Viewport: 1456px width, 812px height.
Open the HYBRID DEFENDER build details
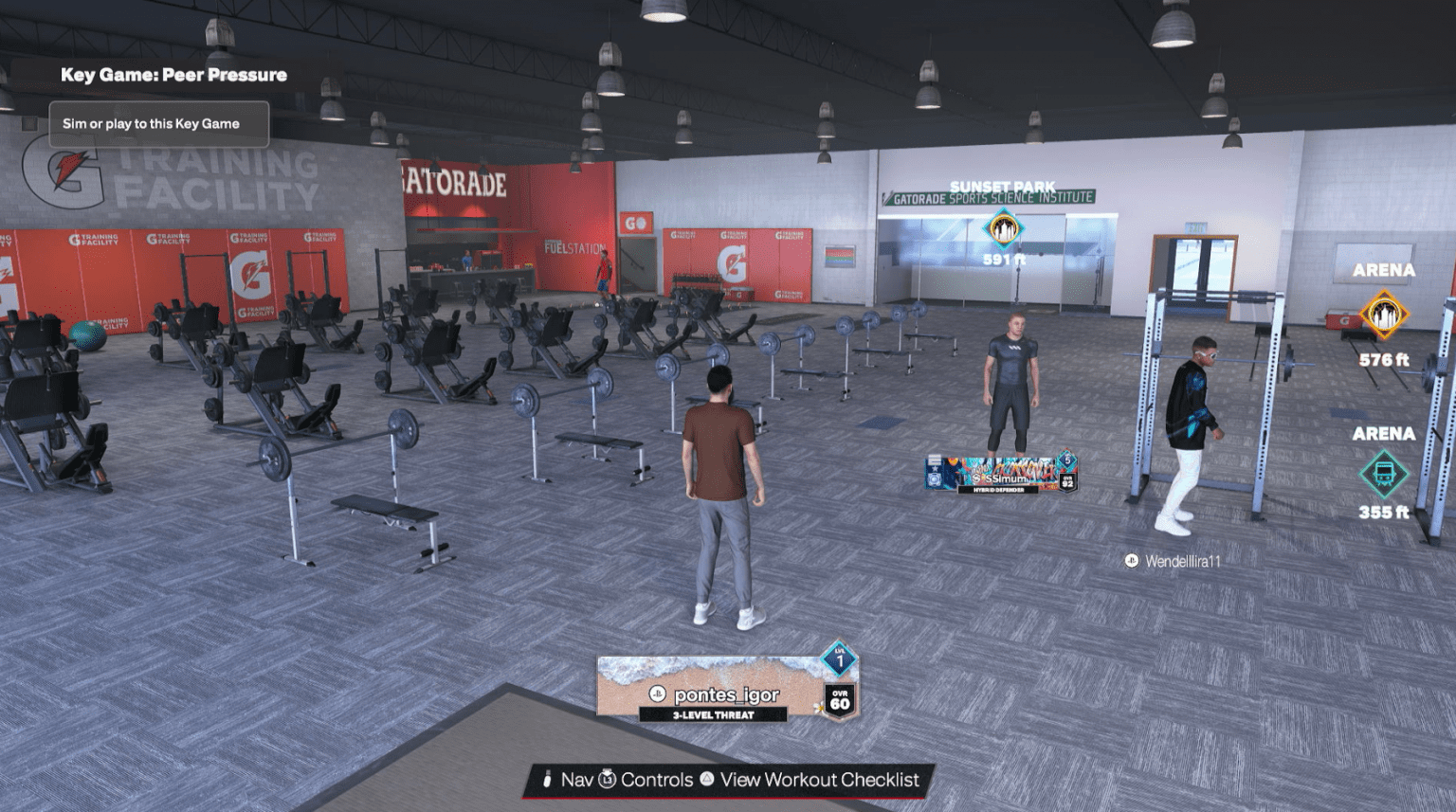tap(999, 489)
